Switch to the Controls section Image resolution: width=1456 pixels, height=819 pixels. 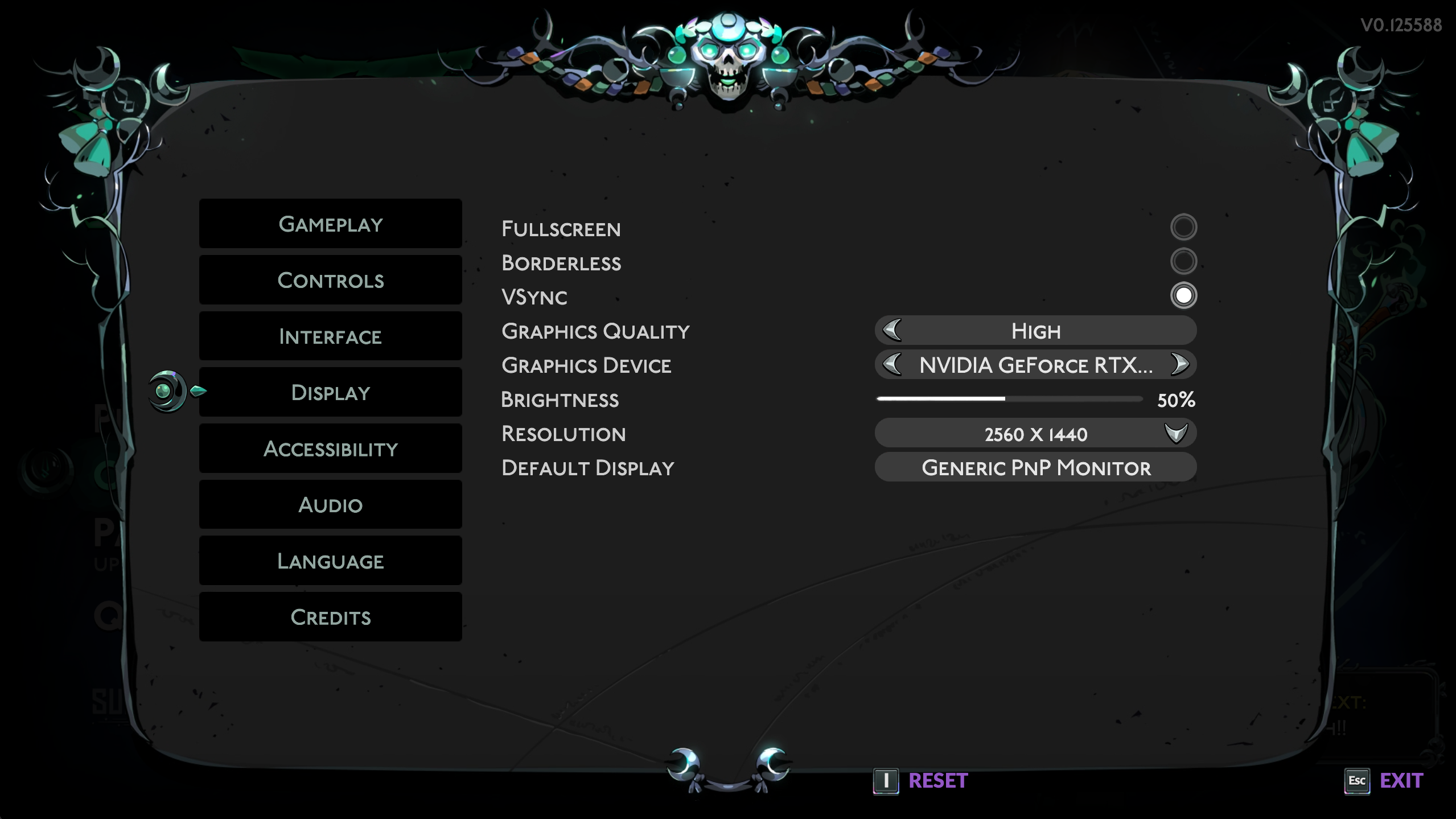330,280
